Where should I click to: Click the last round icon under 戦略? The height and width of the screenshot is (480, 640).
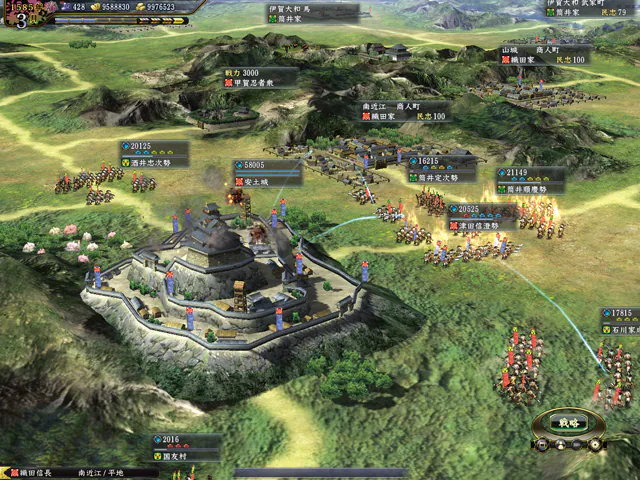click(595, 443)
